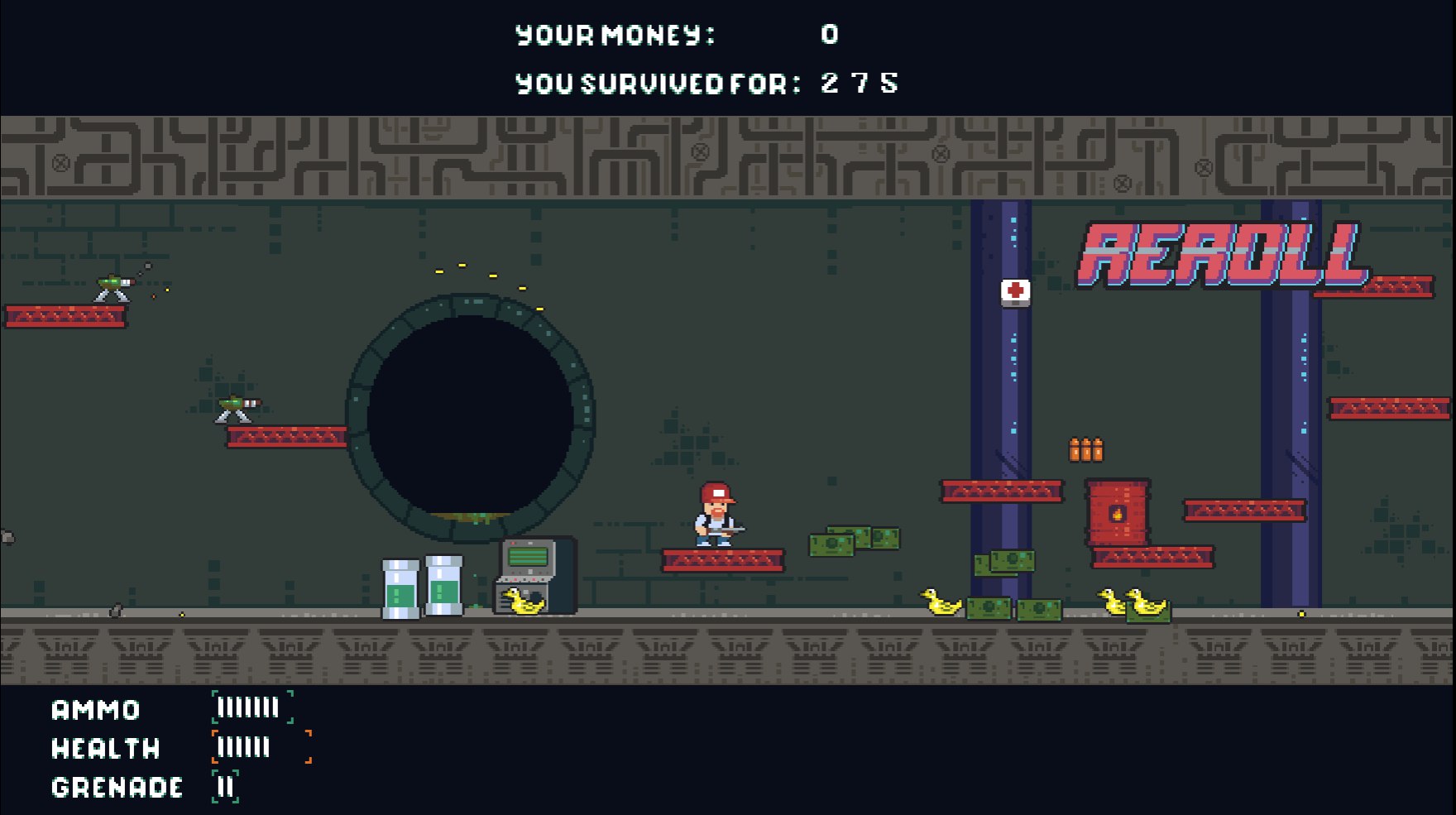Toggle the taller right chemical canister
This screenshot has height=815, width=1456.
pos(444,583)
